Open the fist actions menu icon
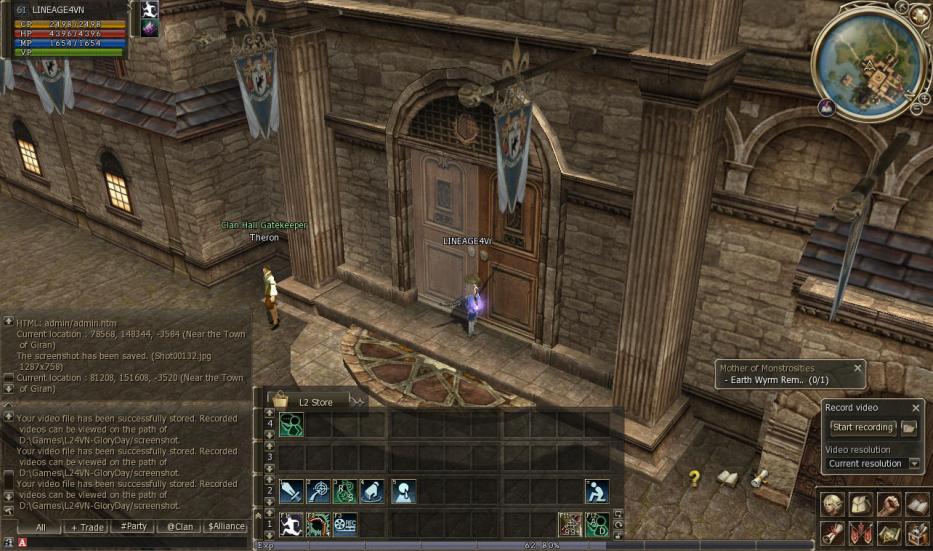This screenshot has height=551, width=933. point(888,504)
